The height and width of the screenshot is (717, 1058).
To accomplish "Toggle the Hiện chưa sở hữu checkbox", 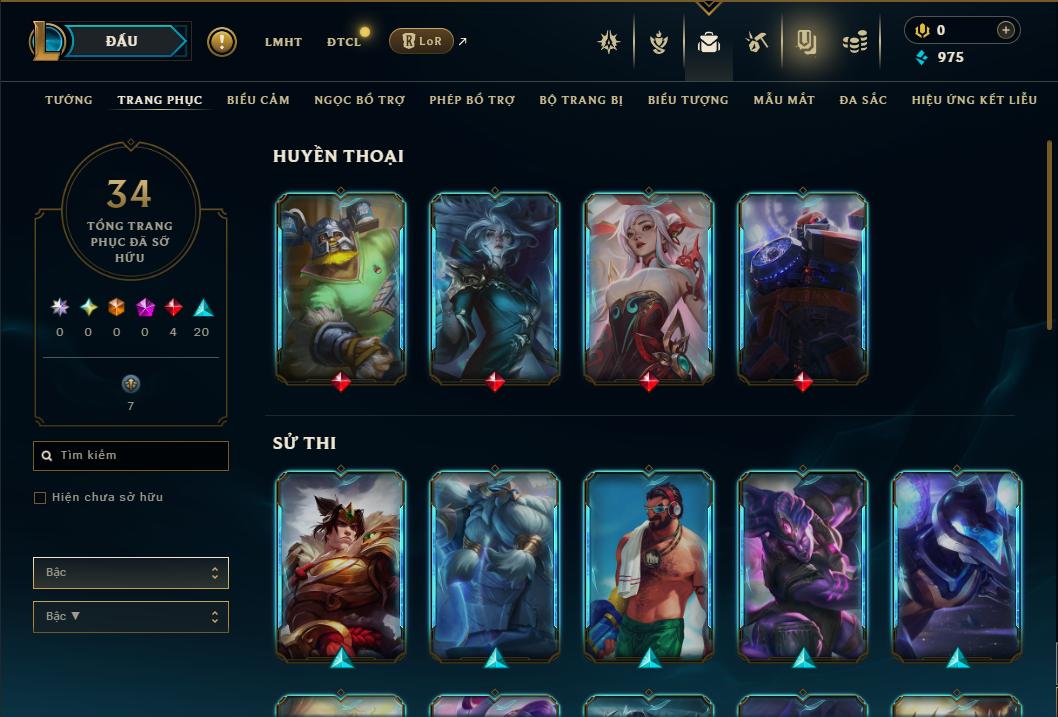I will [x=40, y=498].
